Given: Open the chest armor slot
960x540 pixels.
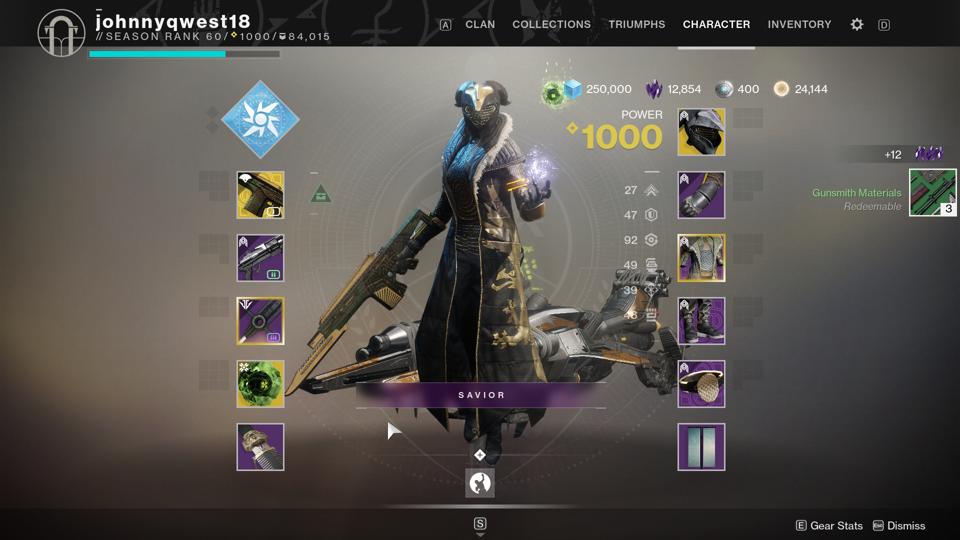Looking at the screenshot, I should [x=701, y=258].
